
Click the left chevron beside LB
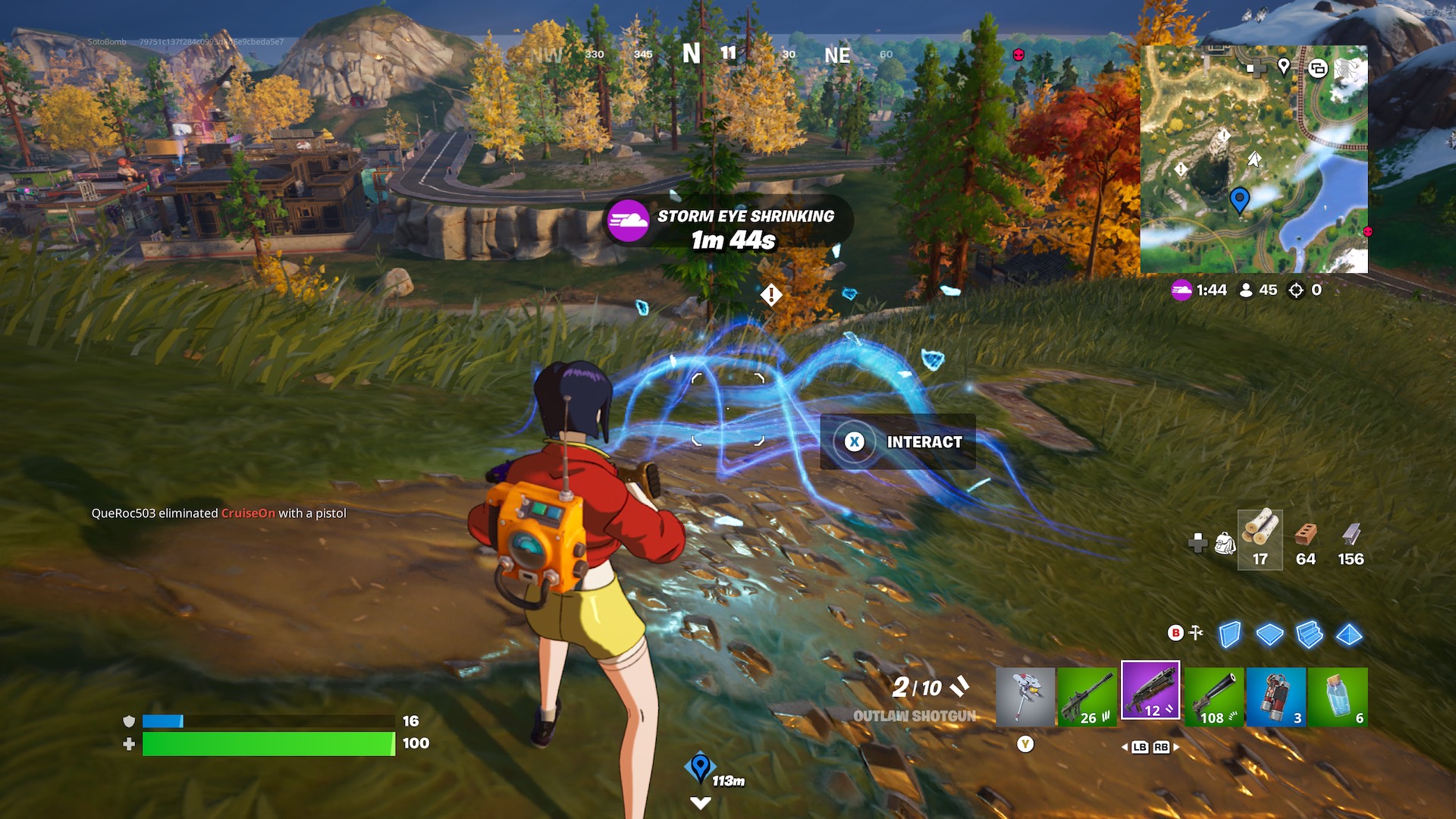coord(1125,747)
